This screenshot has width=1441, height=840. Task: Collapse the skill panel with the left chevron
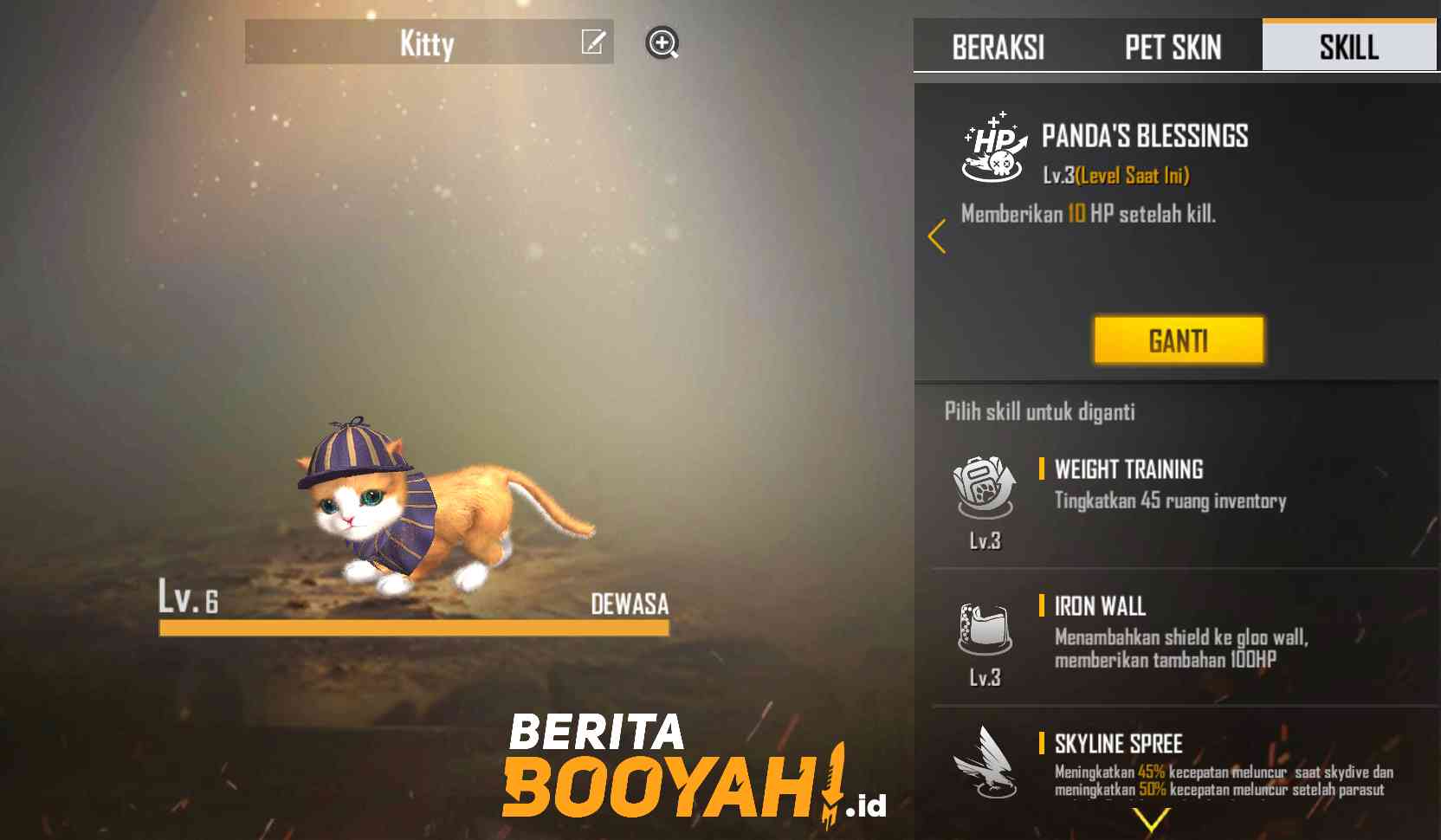[x=938, y=236]
